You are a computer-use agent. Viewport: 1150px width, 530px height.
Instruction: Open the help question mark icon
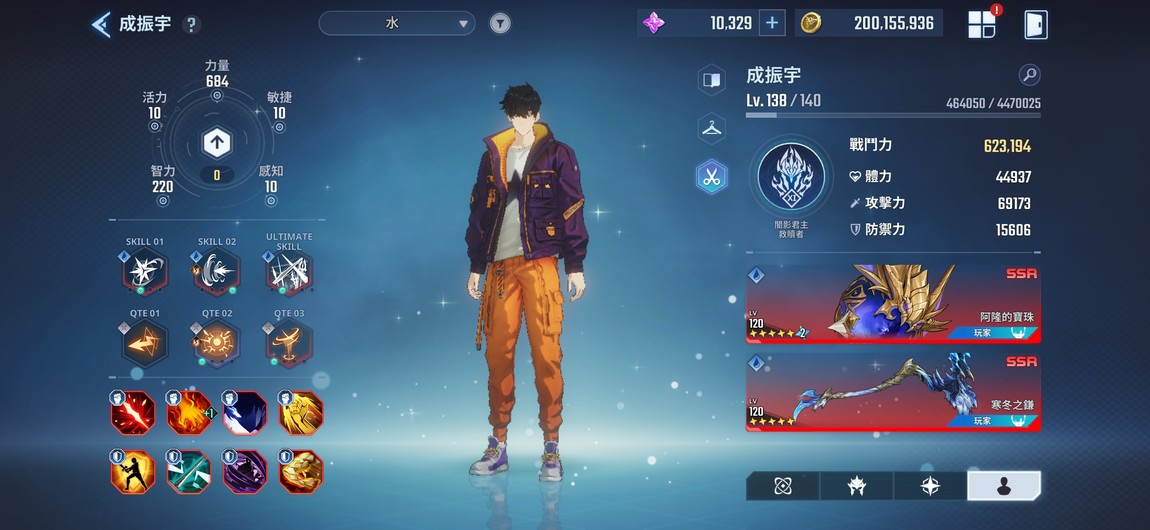192,25
